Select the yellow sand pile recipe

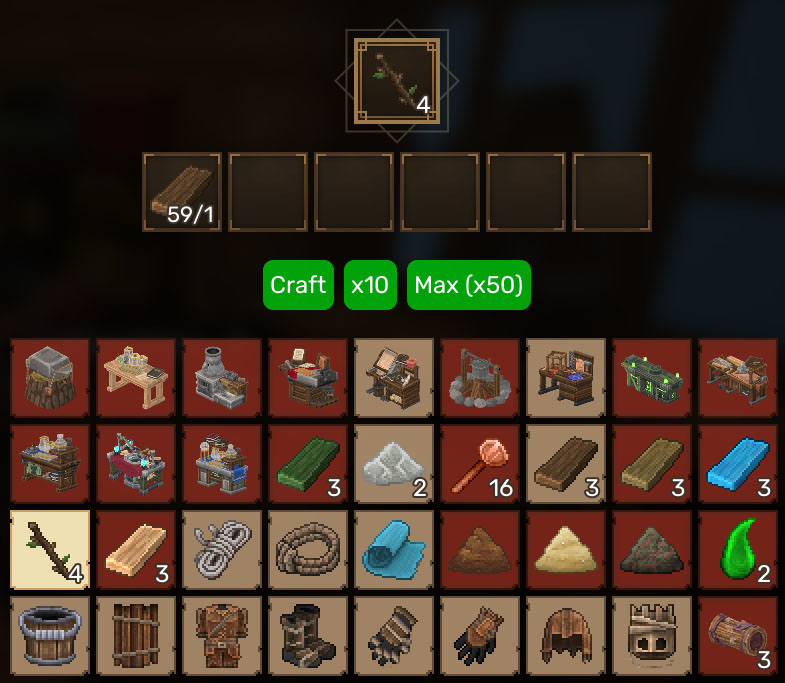click(x=566, y=550)
